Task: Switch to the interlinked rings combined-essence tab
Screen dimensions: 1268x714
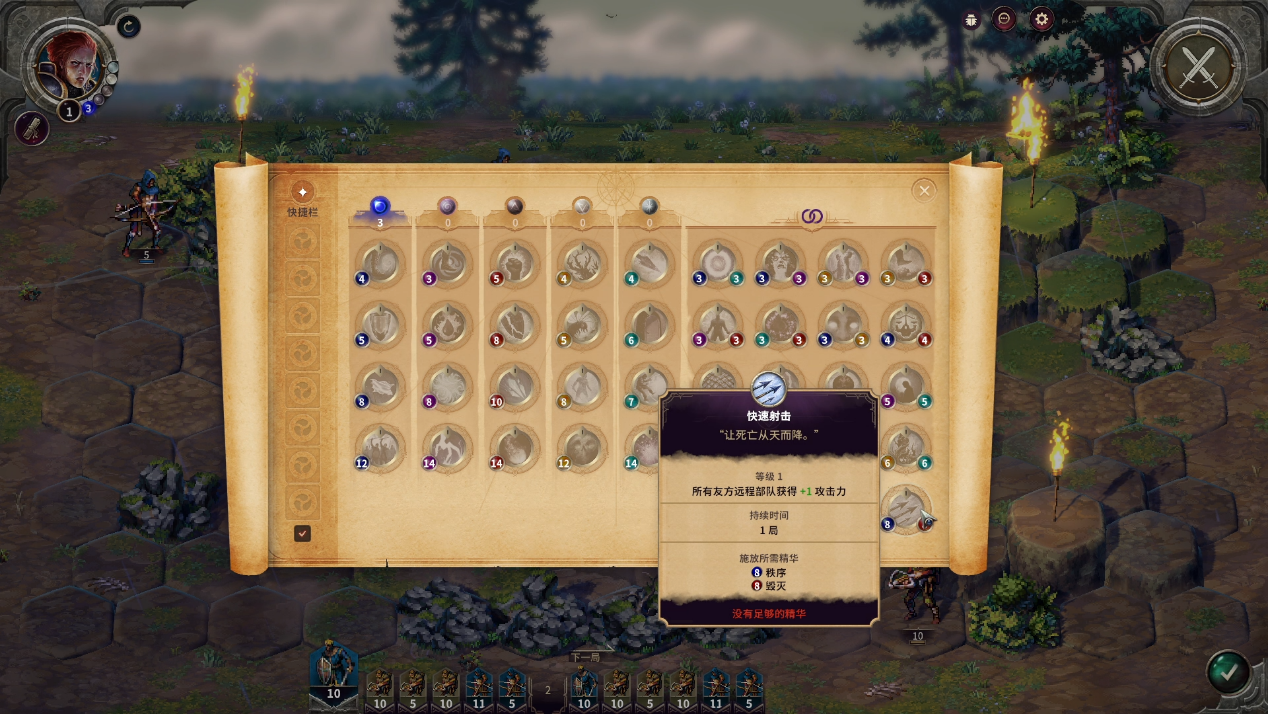Action: point(810,216)
